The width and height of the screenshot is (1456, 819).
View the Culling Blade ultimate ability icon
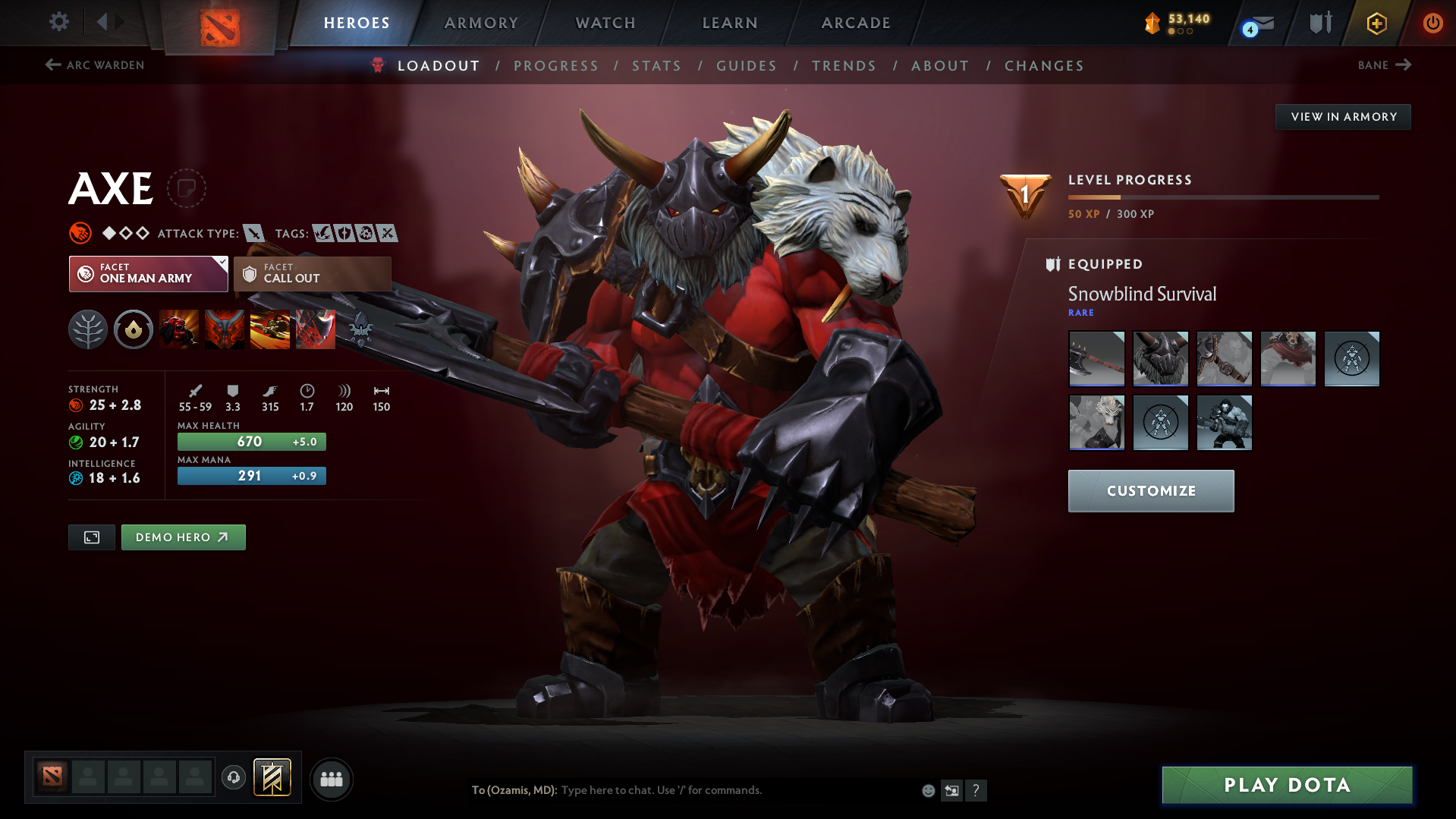point(316,329)
